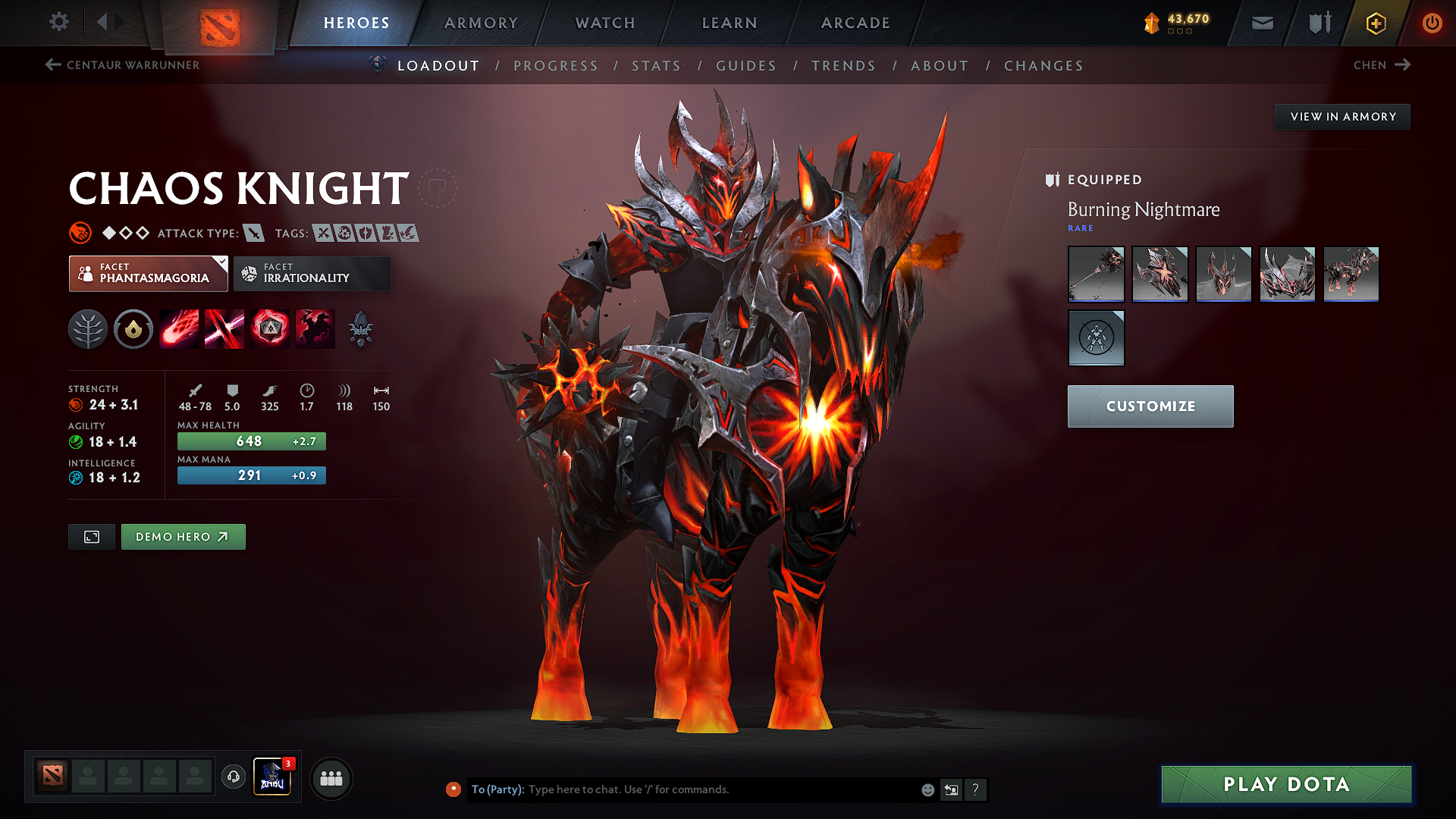
Task: Click the Aghanim's Scepter upgrade icon
Action: point(361,328)
